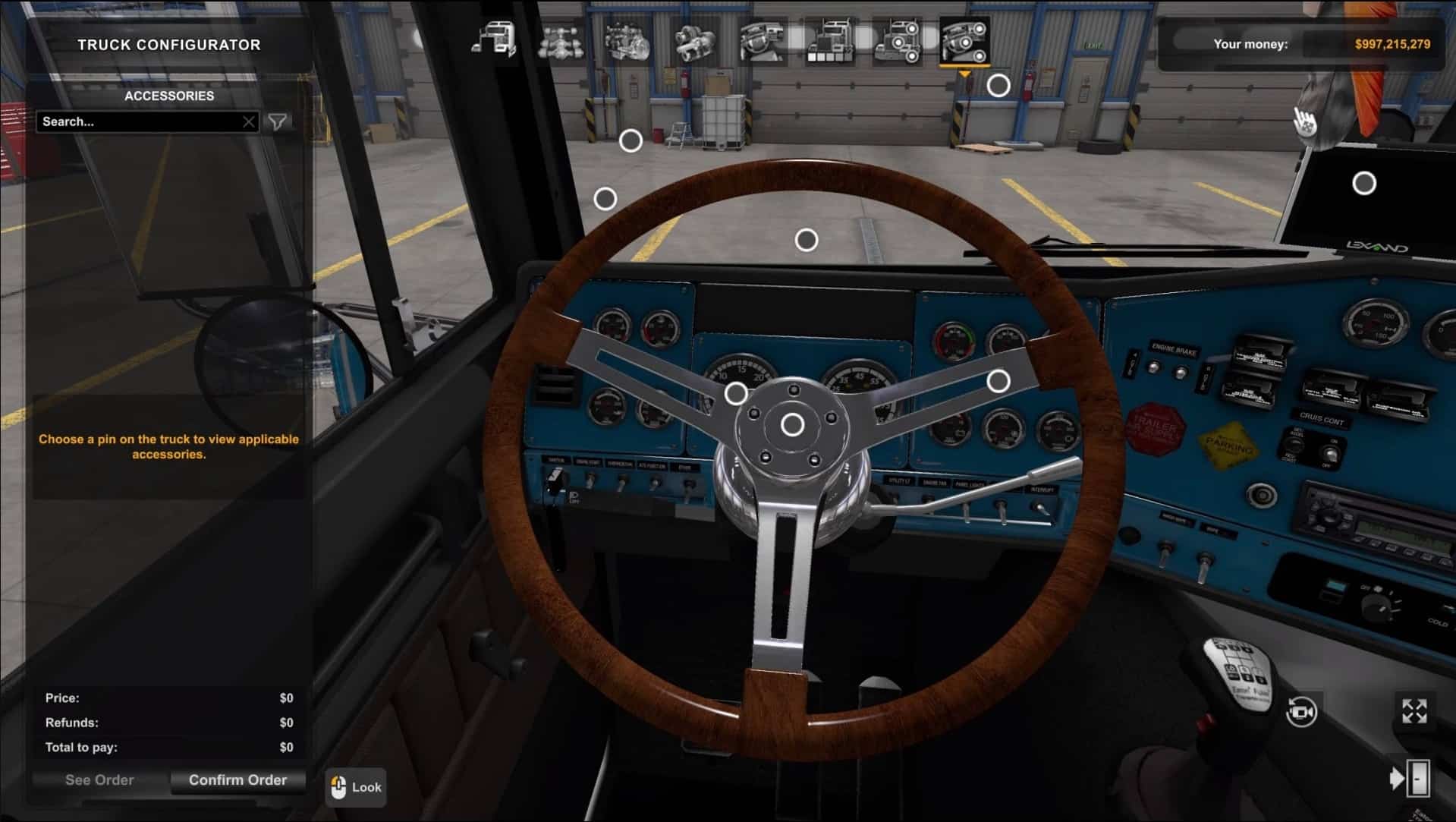The height and width of the screenshot is (822, 1456).
Task: Reset the camera view
Action: pyautogui.click(x=1302, y=712)
